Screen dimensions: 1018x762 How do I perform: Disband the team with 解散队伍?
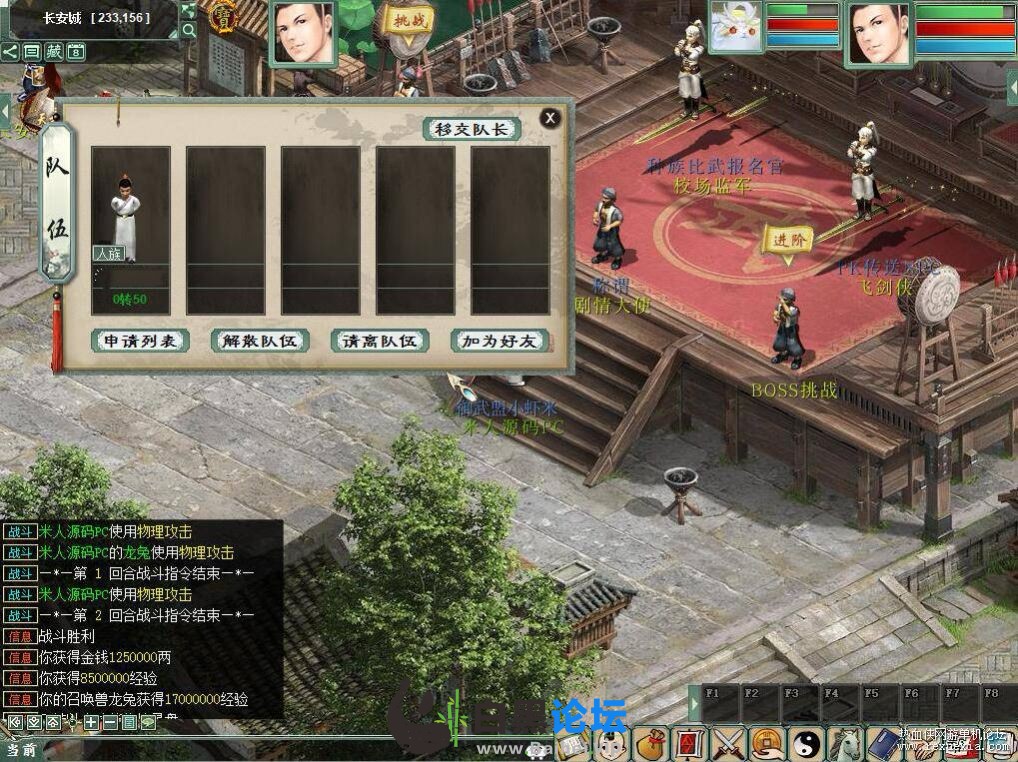pyautogui.click(x=260, y=341)
